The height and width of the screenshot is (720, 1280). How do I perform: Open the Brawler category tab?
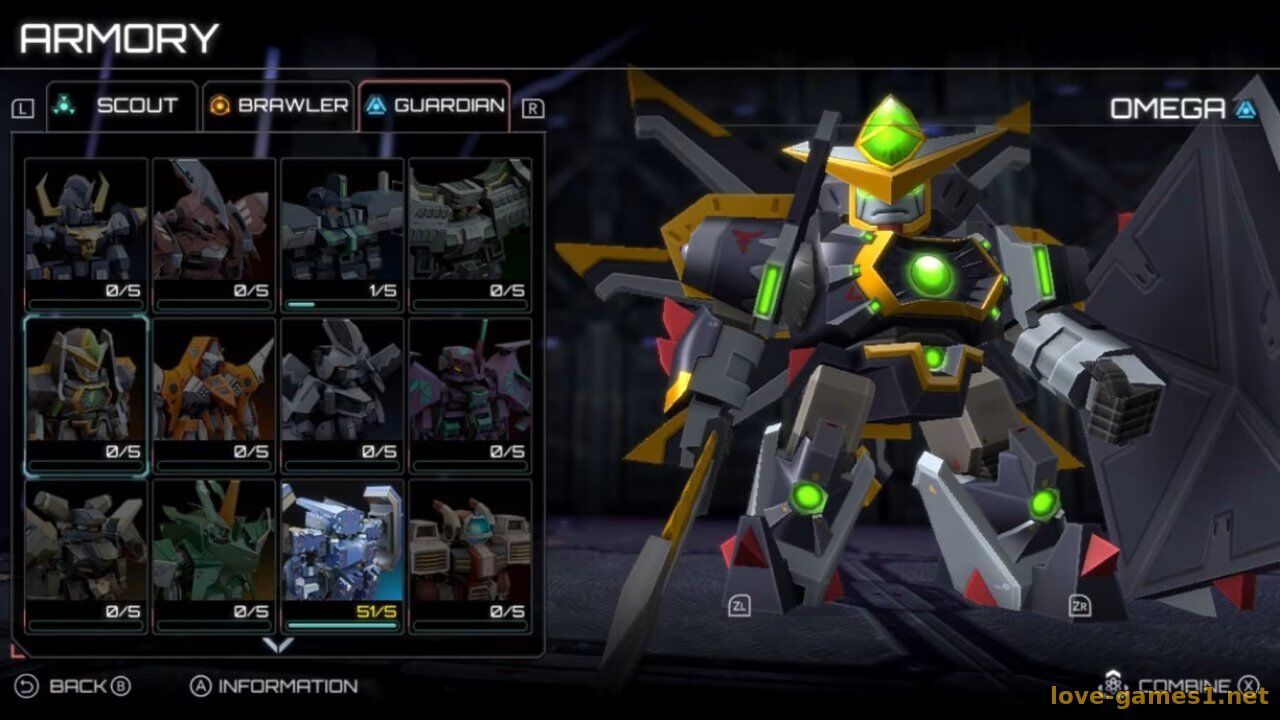pyautogui.click(x=279, y=106)
